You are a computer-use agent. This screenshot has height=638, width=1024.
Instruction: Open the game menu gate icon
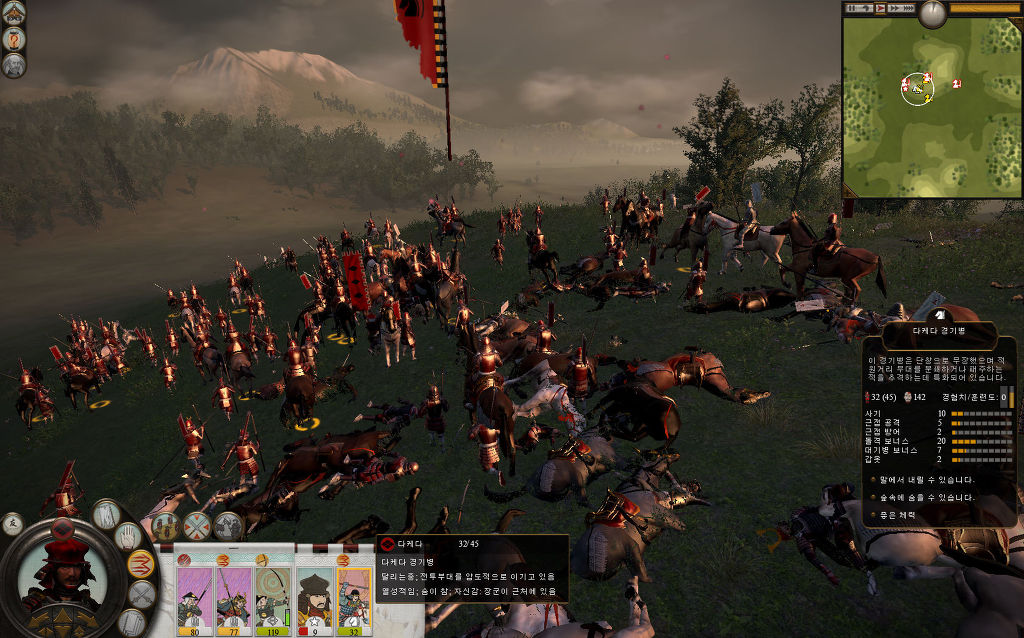(14, 12)
